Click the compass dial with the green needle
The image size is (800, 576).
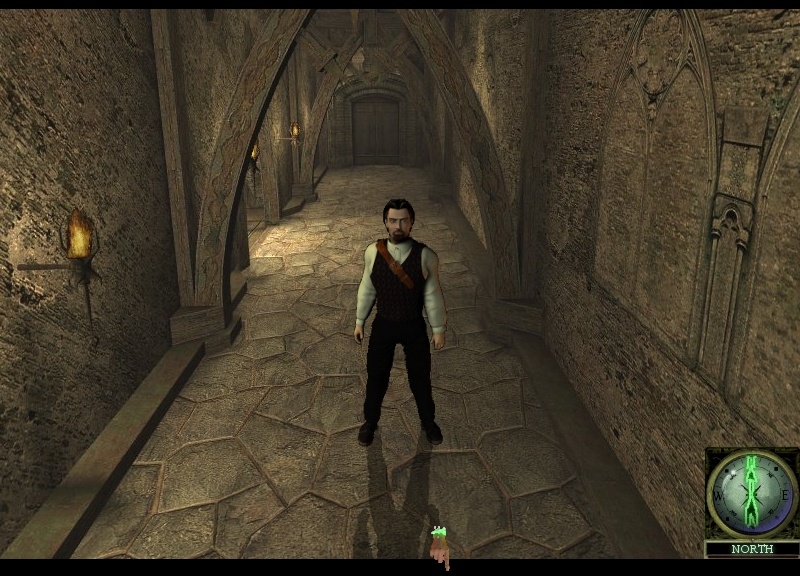click(x=751, y=493)
